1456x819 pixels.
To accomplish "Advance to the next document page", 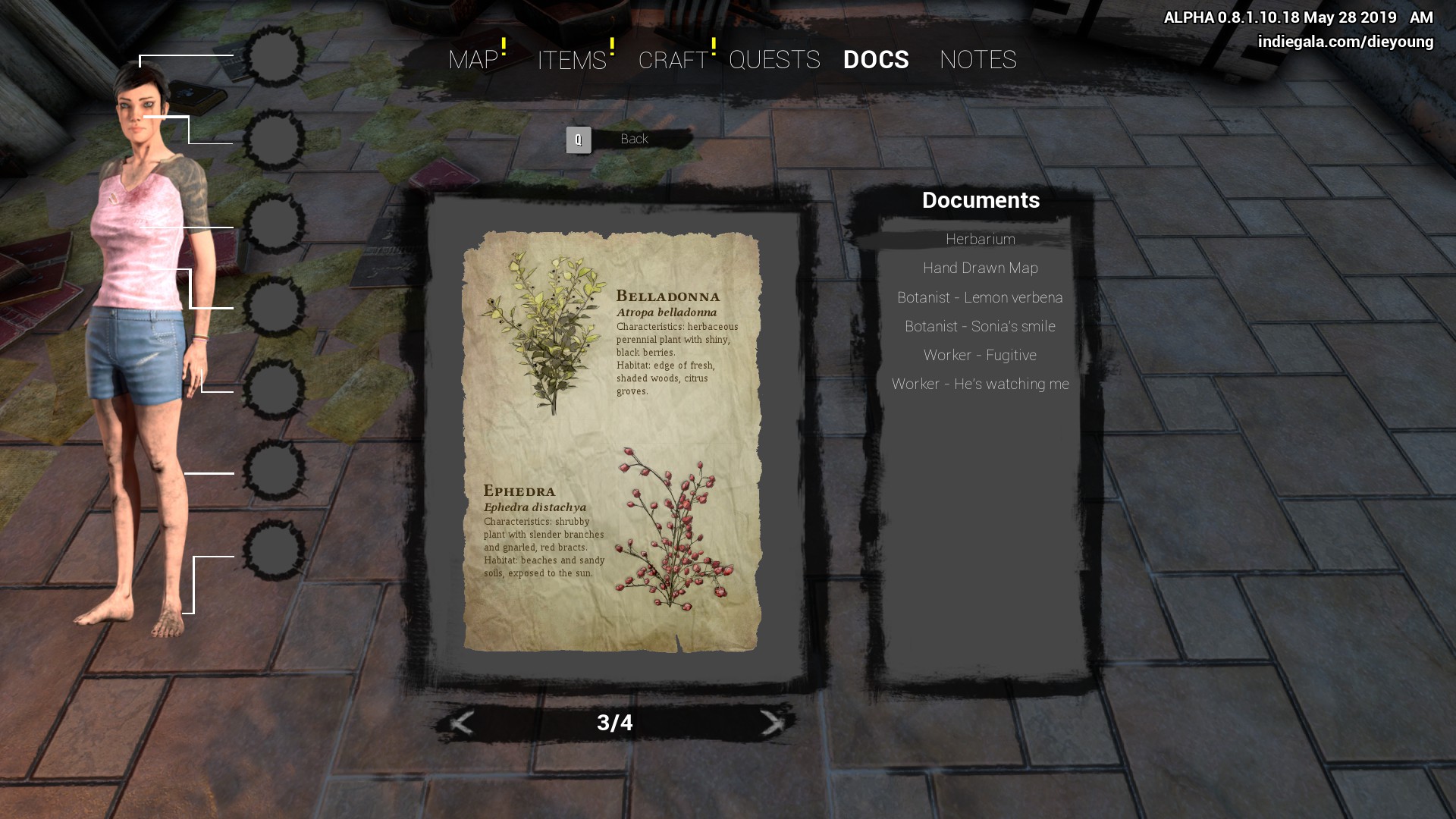I will coord(772,723).
